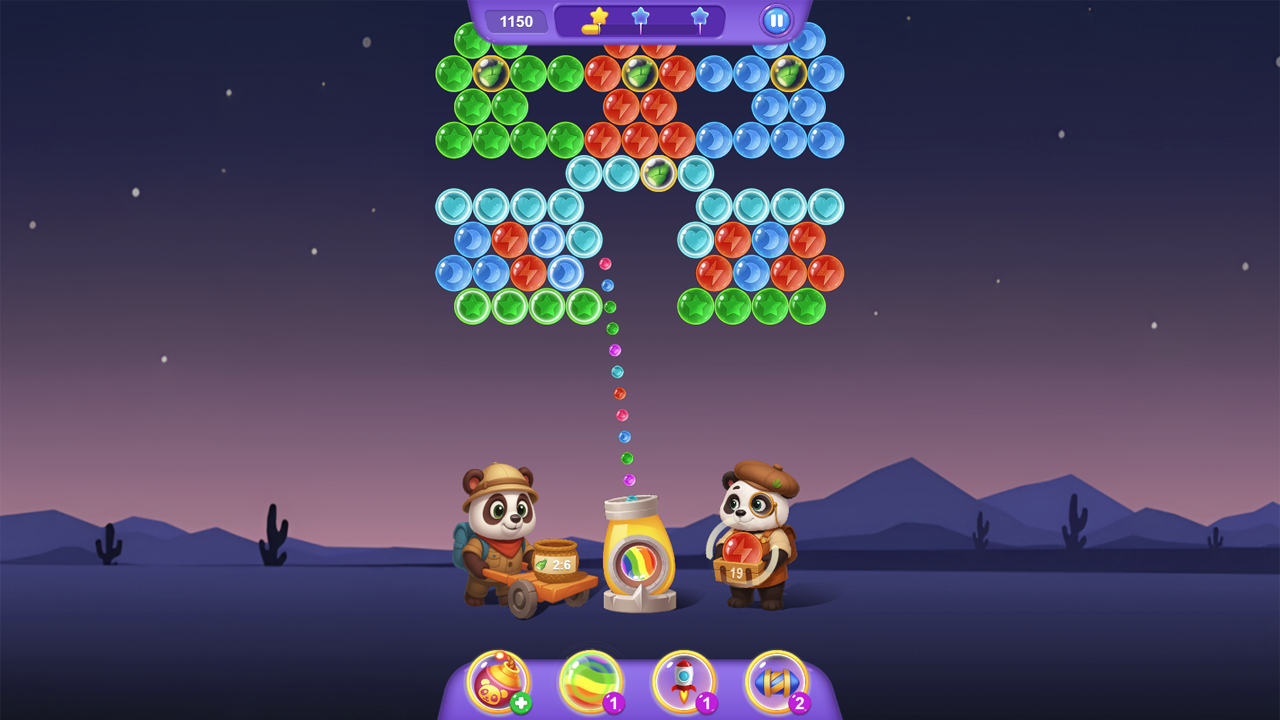Click the middle blue star marker
Viewport: 1280px width, 720px height.
pos(639,16)
